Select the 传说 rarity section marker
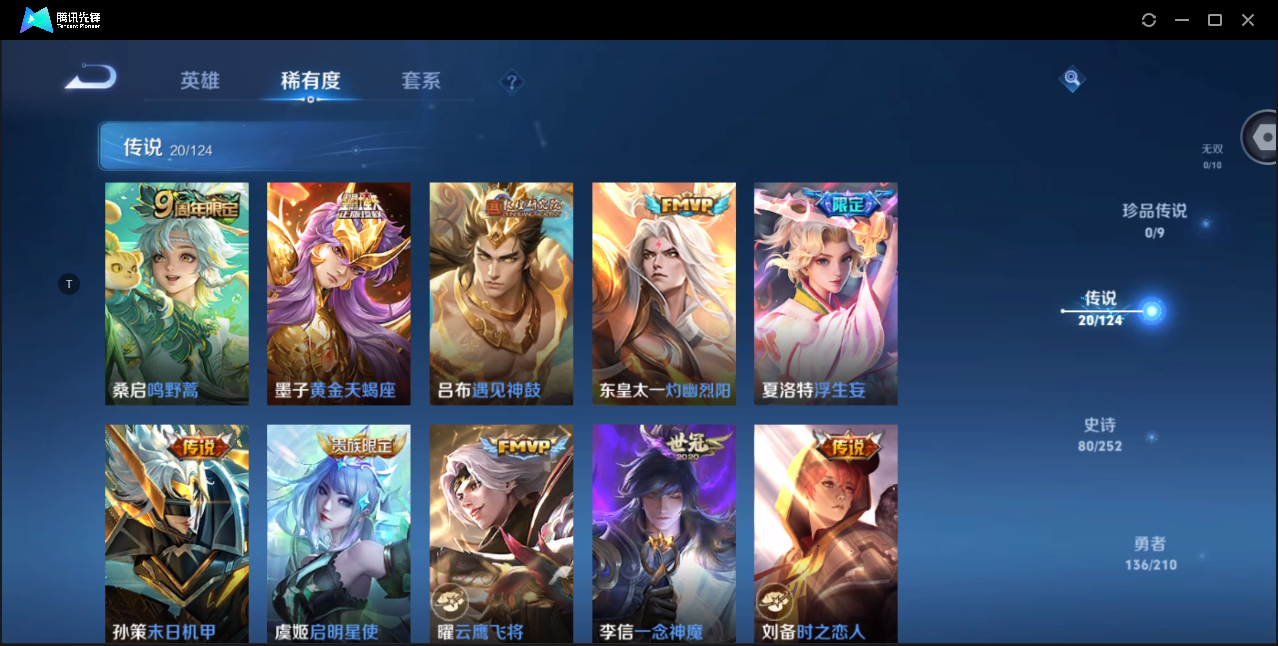 coord(1151,311)
